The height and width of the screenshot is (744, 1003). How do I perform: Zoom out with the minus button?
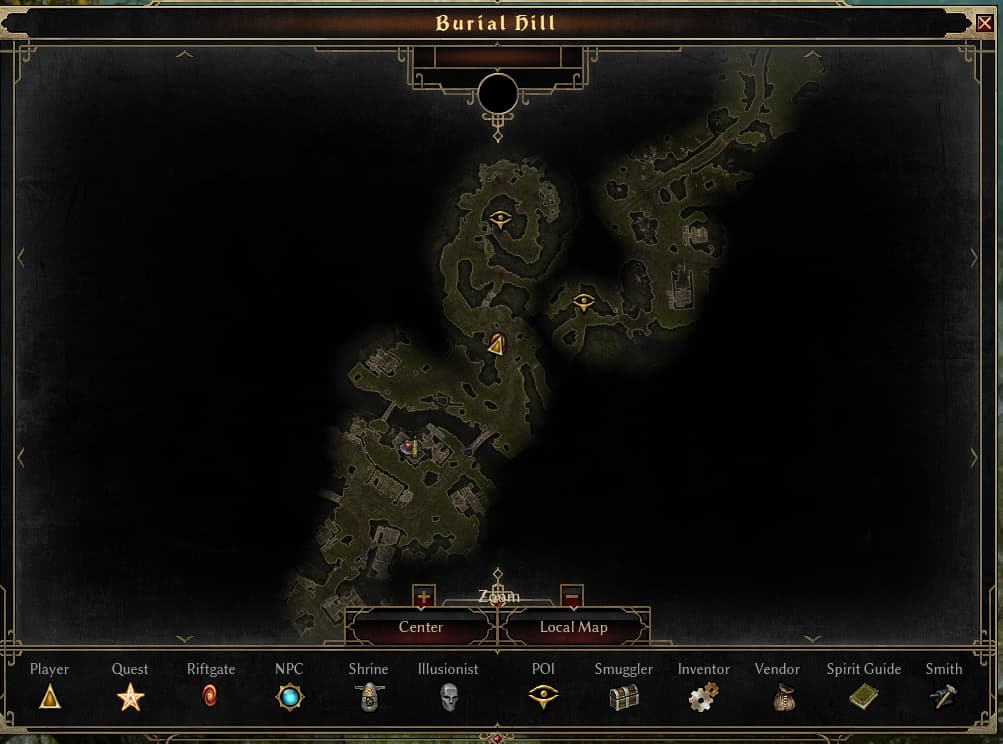tap(572, 597)
